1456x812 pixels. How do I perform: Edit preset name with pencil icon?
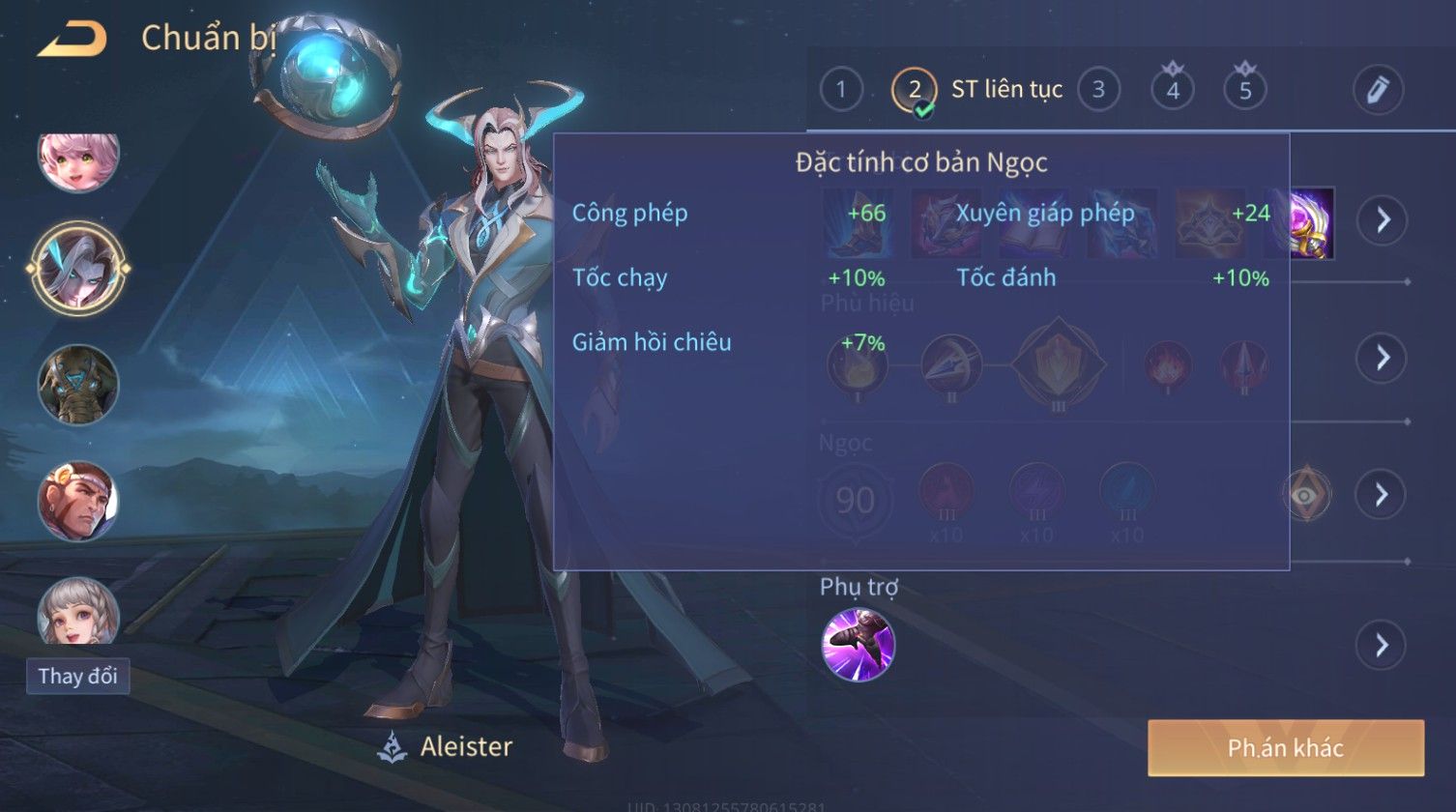click(x=1378, y=90)
